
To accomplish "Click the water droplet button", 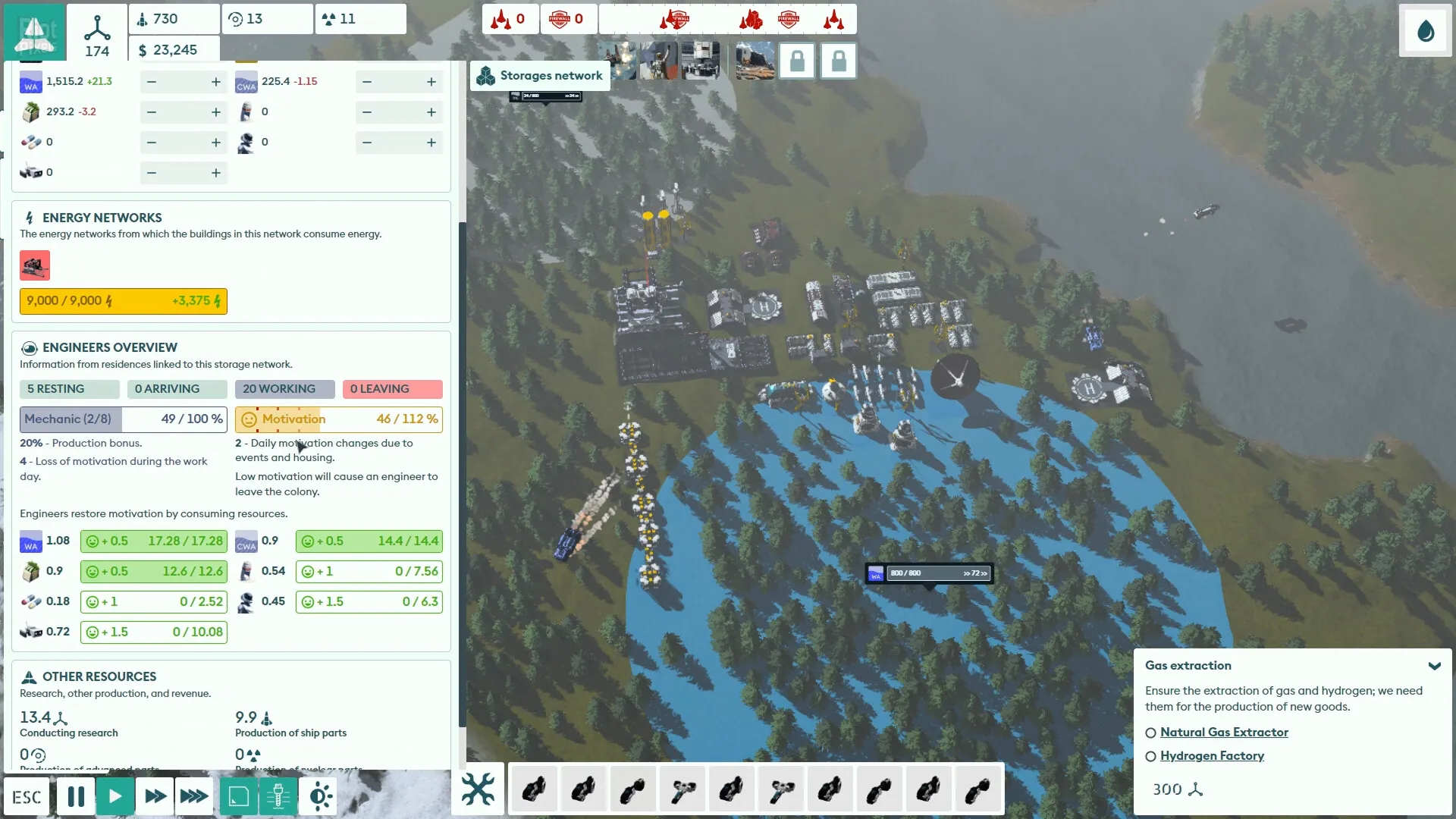I will (1426, 31).
